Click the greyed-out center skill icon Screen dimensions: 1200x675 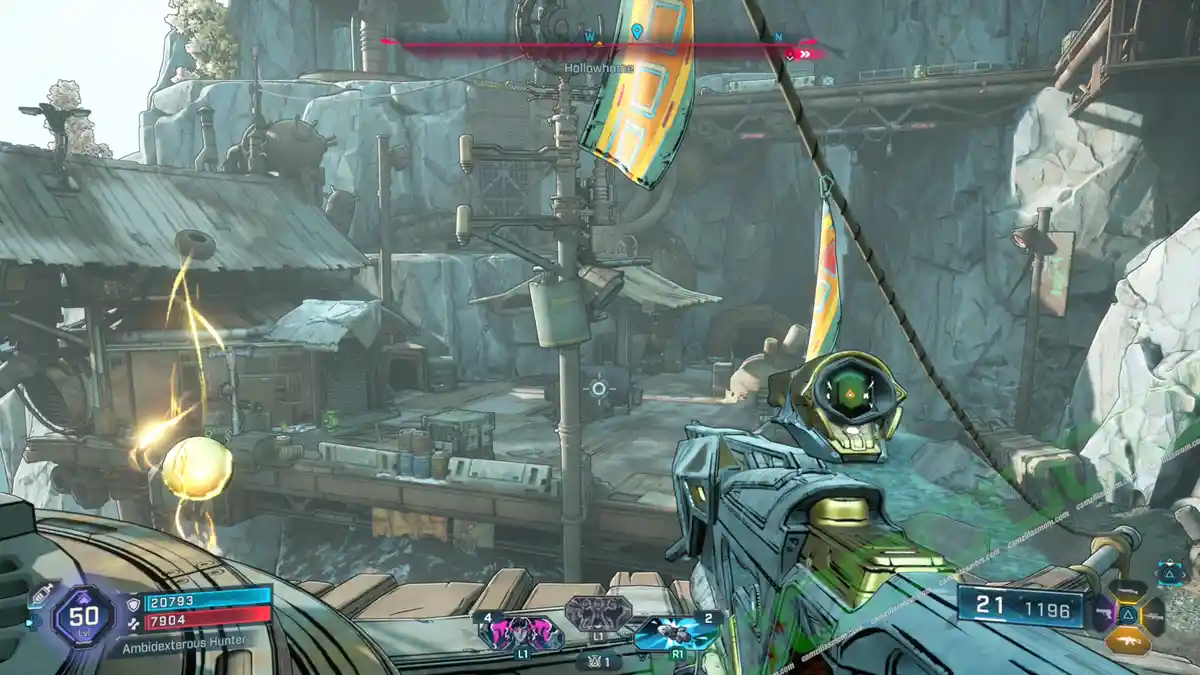click(x=597, y=612)
